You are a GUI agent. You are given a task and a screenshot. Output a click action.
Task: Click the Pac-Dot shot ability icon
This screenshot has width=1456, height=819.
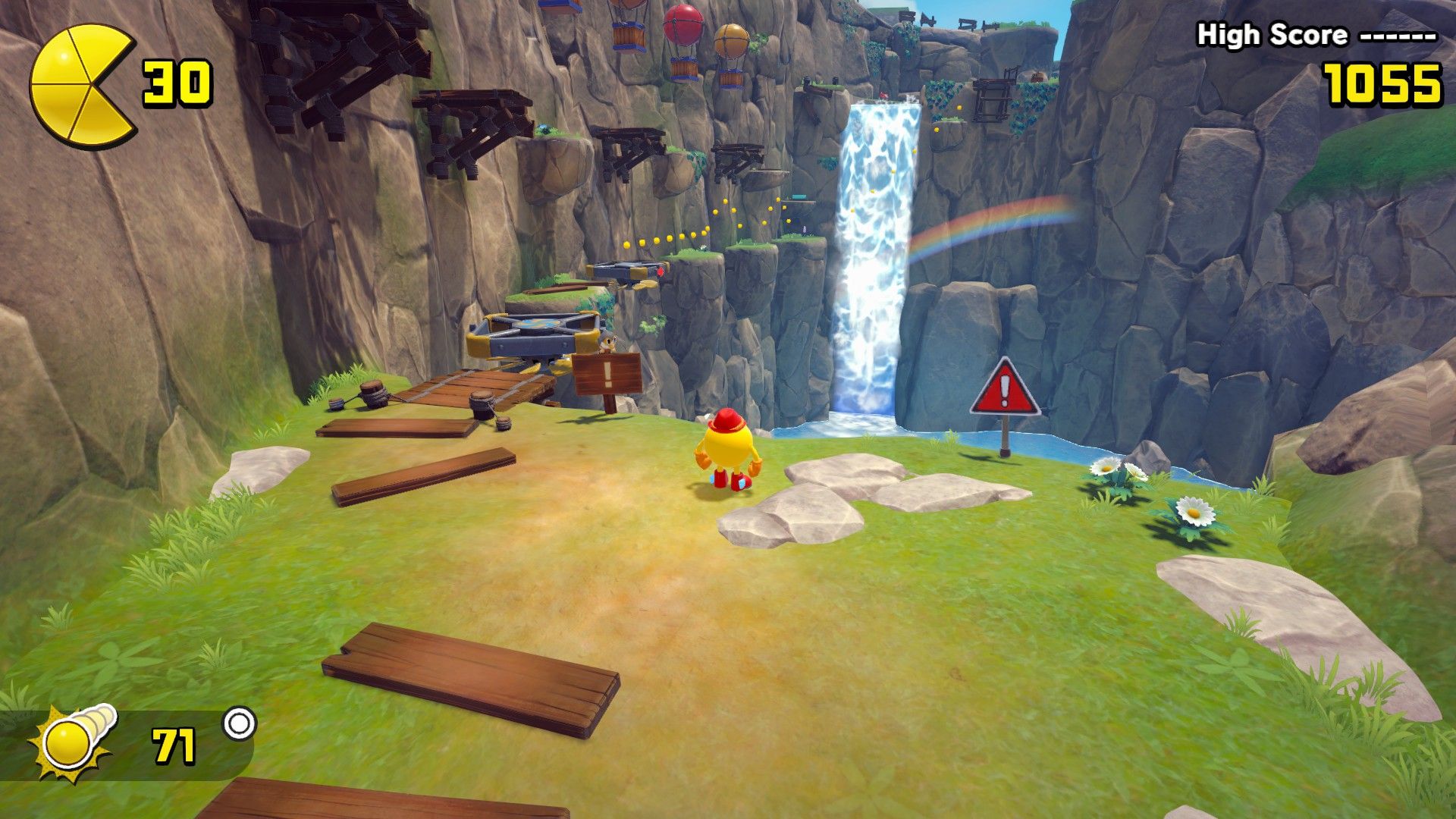pos(72,742)
